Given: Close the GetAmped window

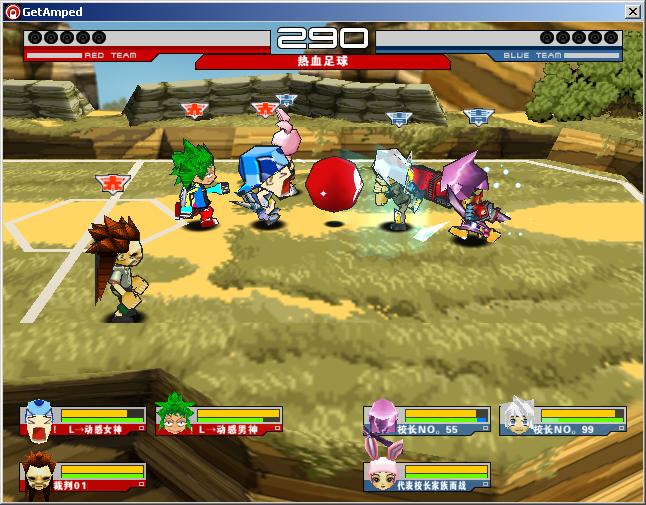Looking at the screenshot, I should coord(632,11).
